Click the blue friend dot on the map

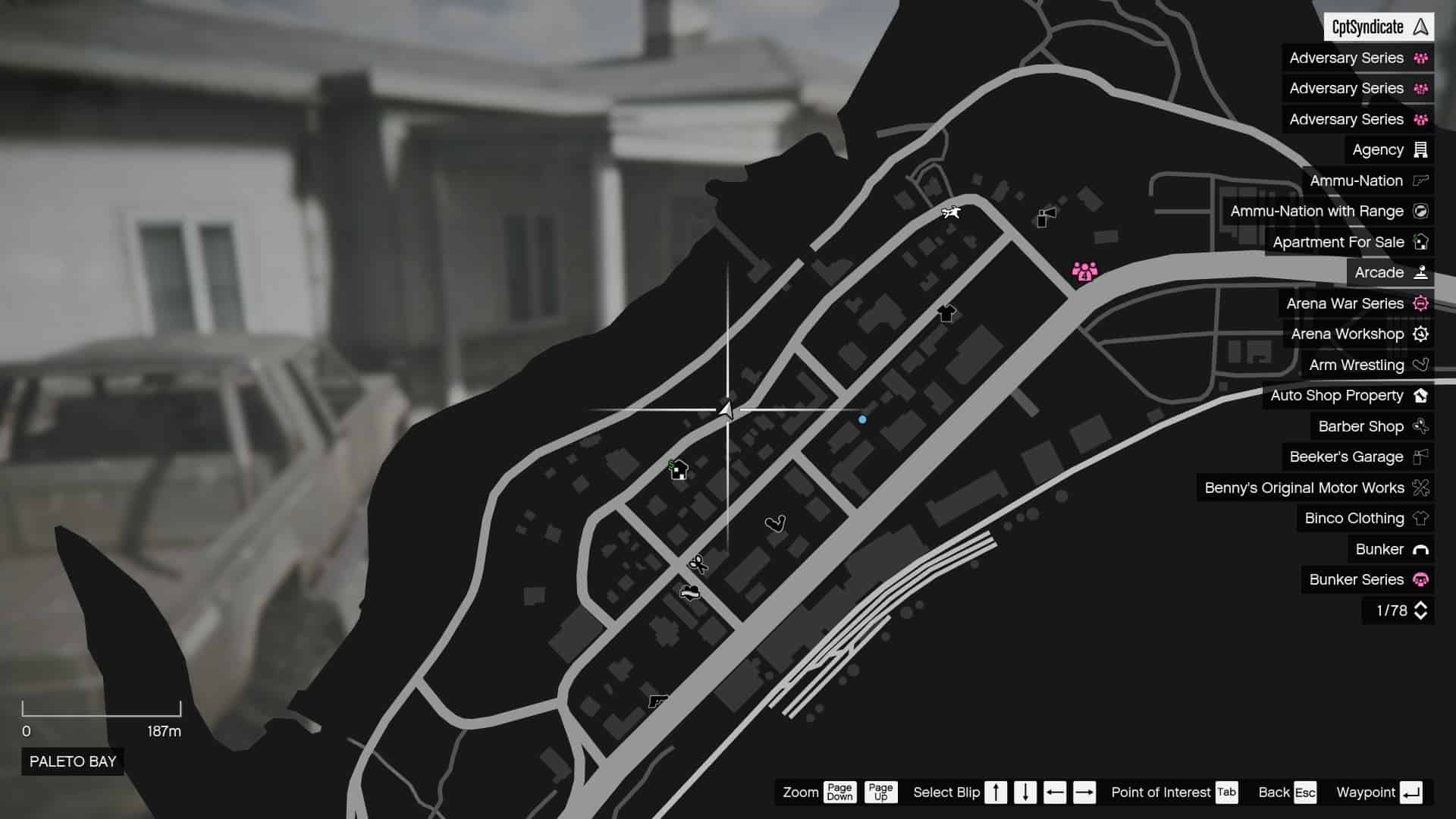(x=862, y=418)
